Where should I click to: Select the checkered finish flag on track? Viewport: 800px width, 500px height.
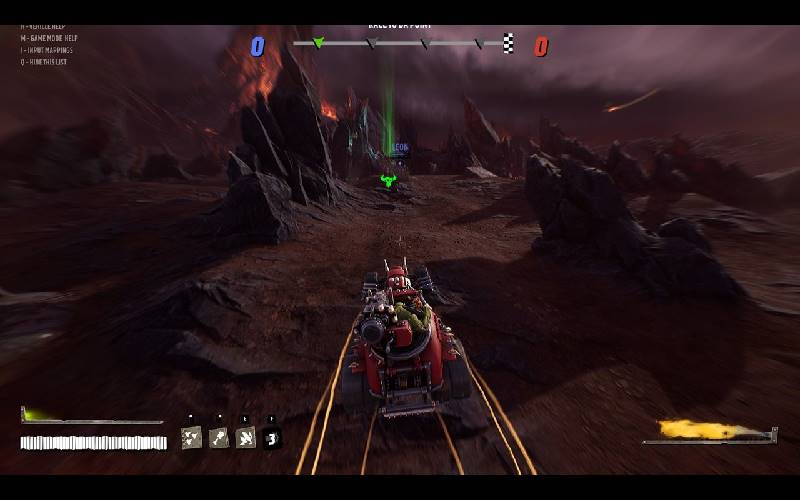(509, 43)
